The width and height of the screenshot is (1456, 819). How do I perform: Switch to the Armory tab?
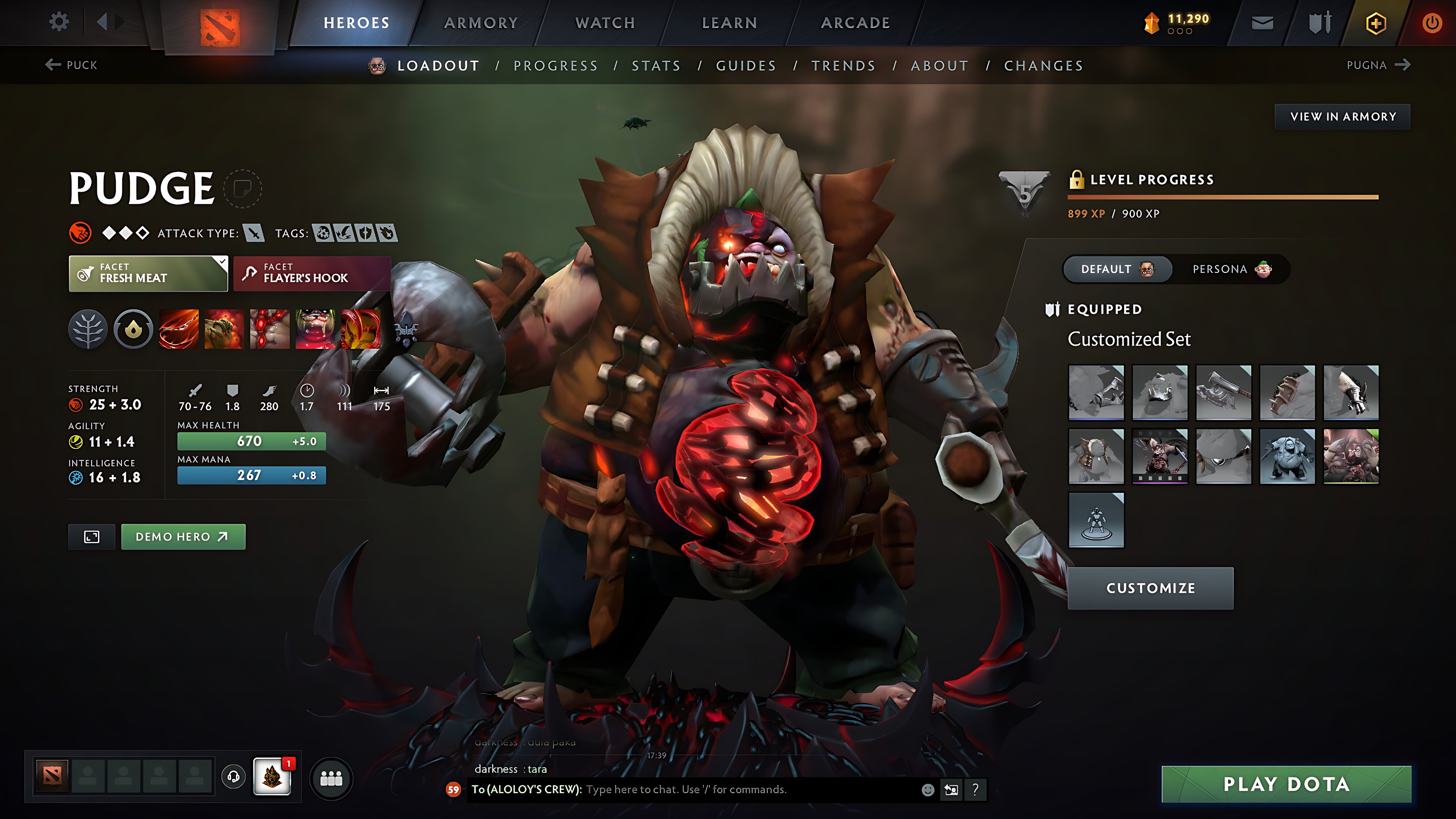click(481, 22)
